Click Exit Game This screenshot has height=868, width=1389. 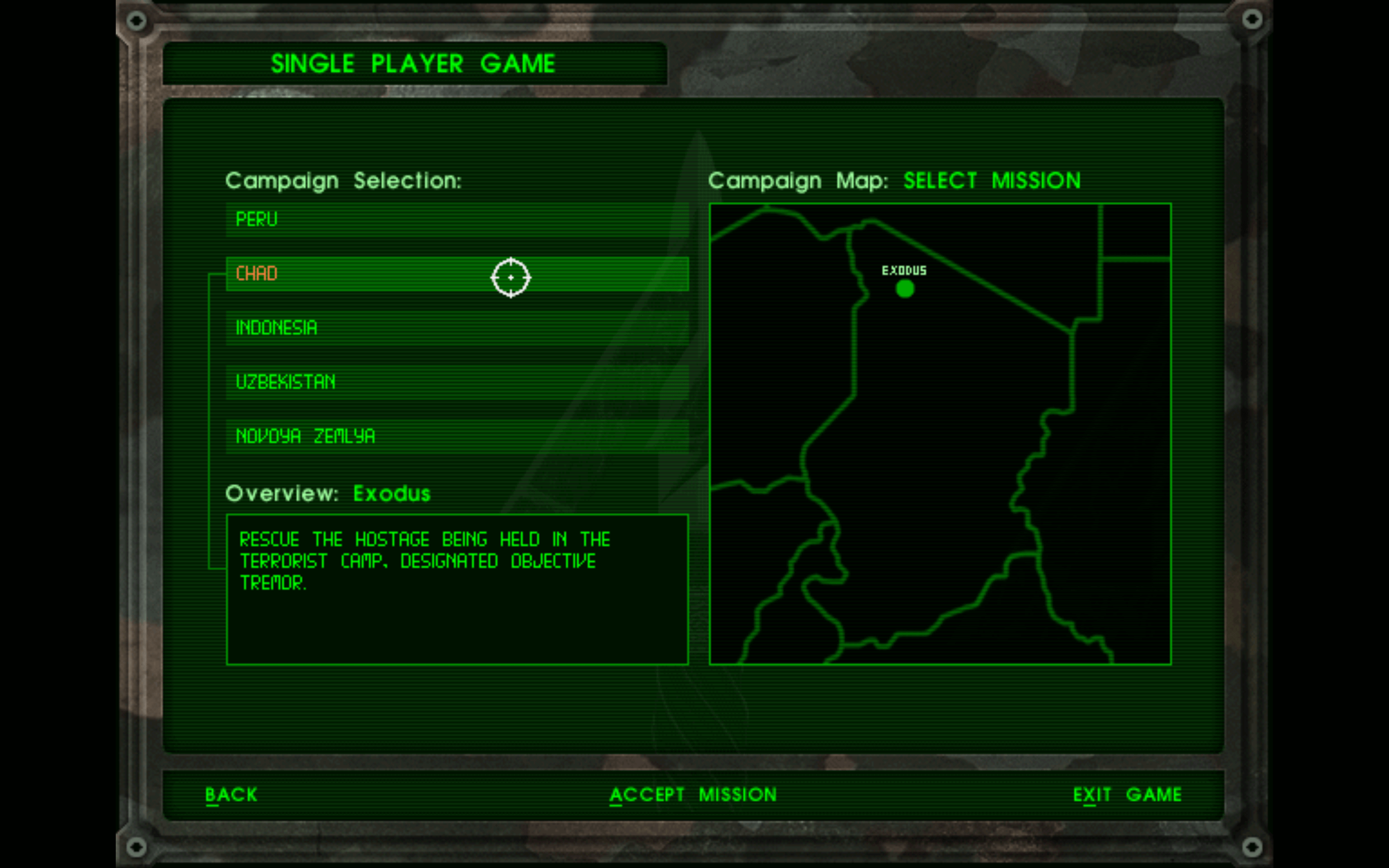(x=1127, y=794)
